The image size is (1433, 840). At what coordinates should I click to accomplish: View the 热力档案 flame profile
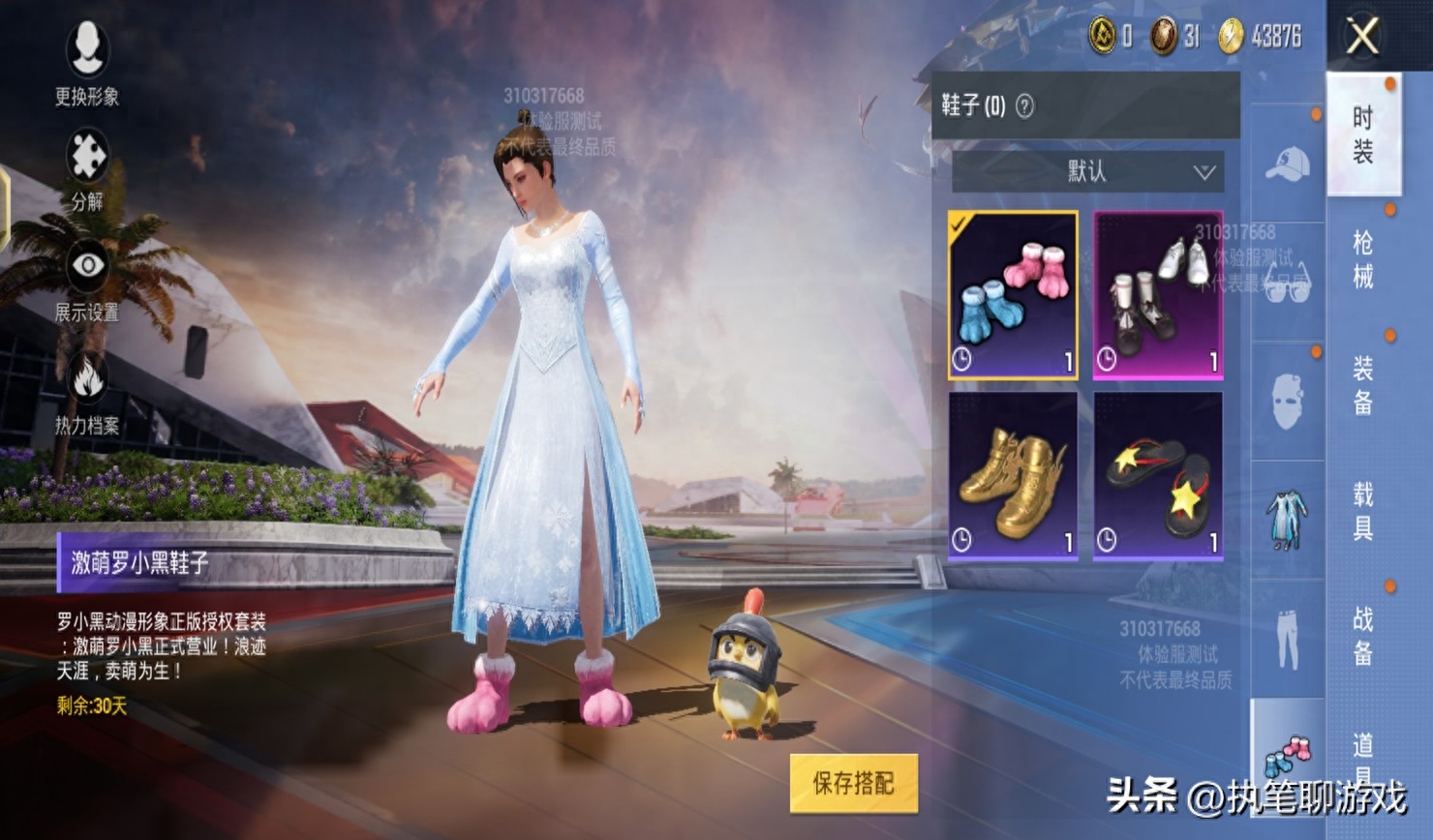87,392
